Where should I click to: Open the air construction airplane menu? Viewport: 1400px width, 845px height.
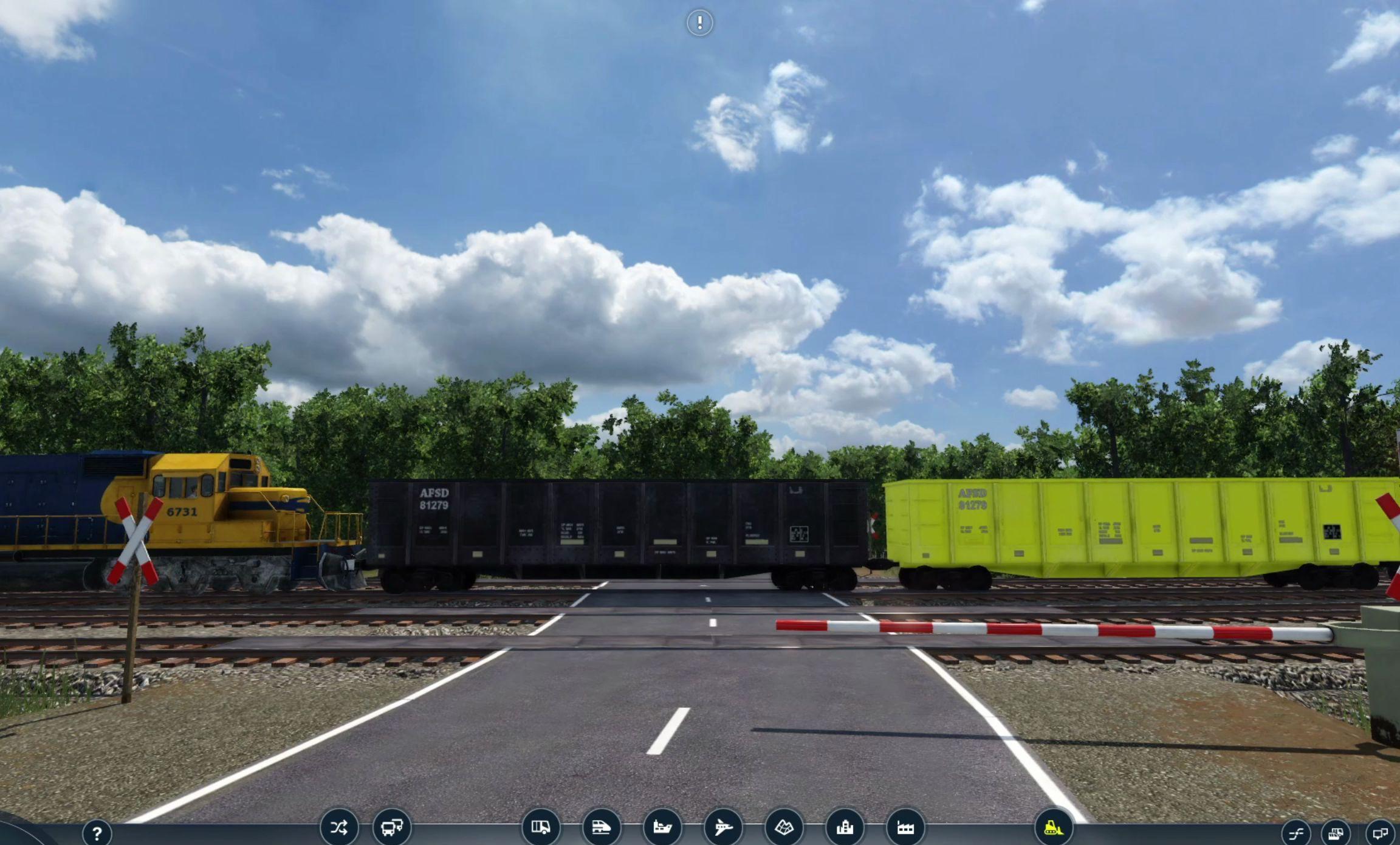723,827
